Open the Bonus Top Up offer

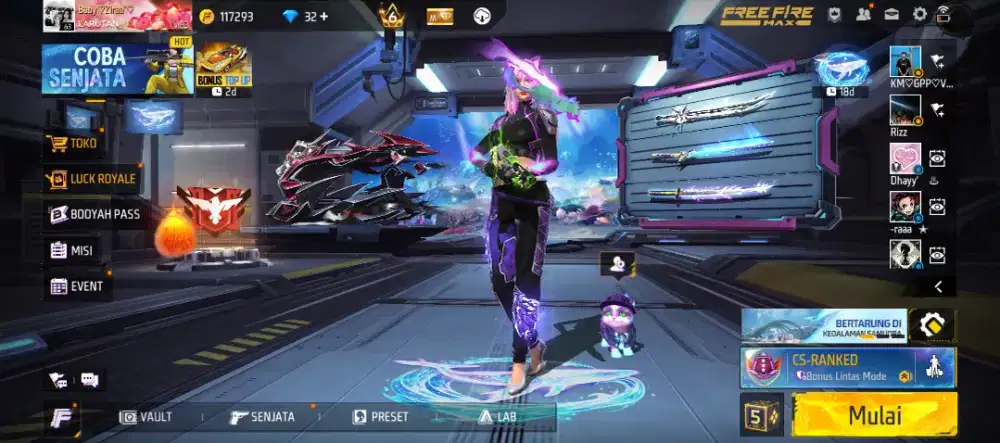click(x=223, y=66)
